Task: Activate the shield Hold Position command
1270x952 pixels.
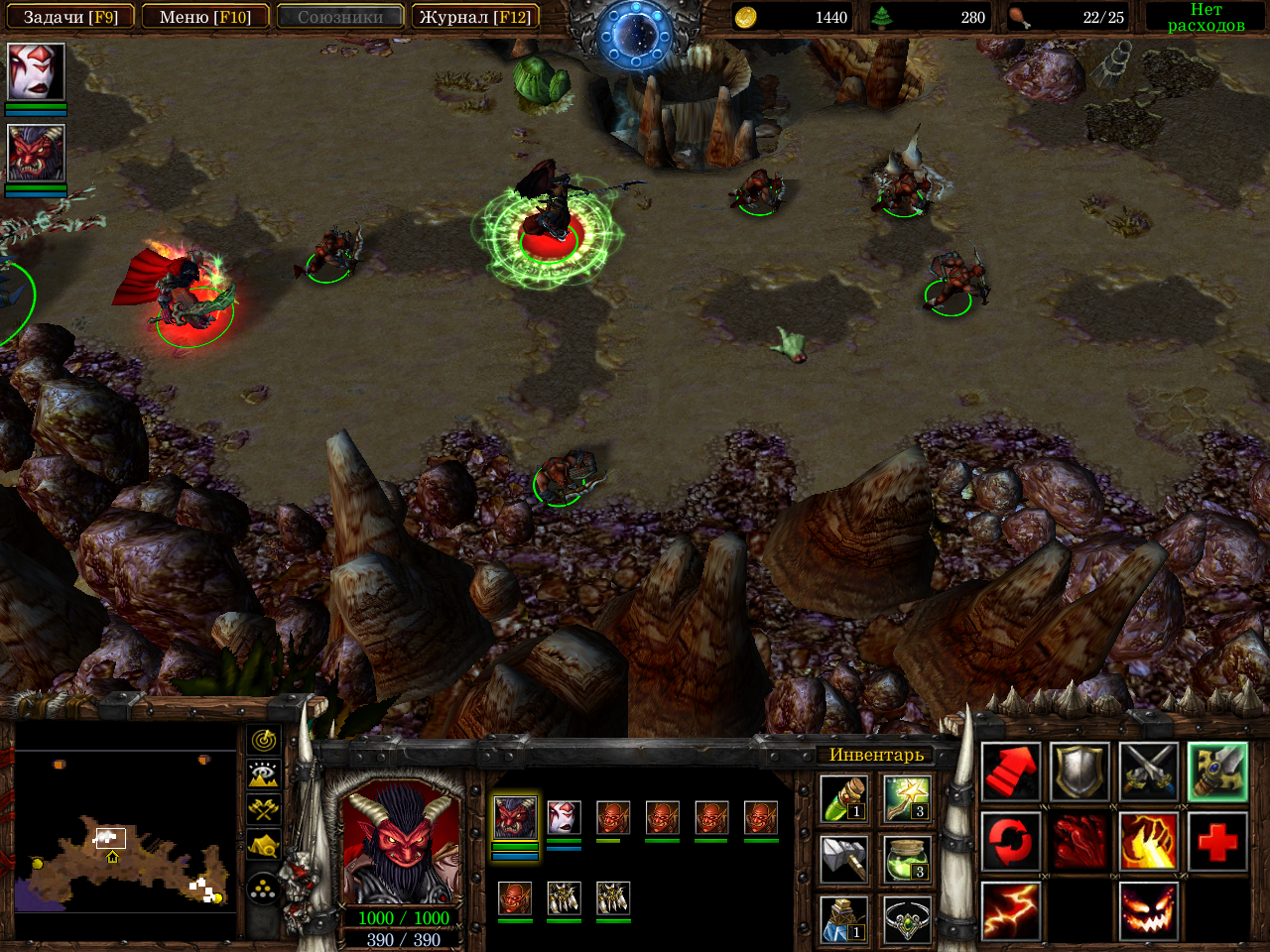Action: [x=1079, y=773]
